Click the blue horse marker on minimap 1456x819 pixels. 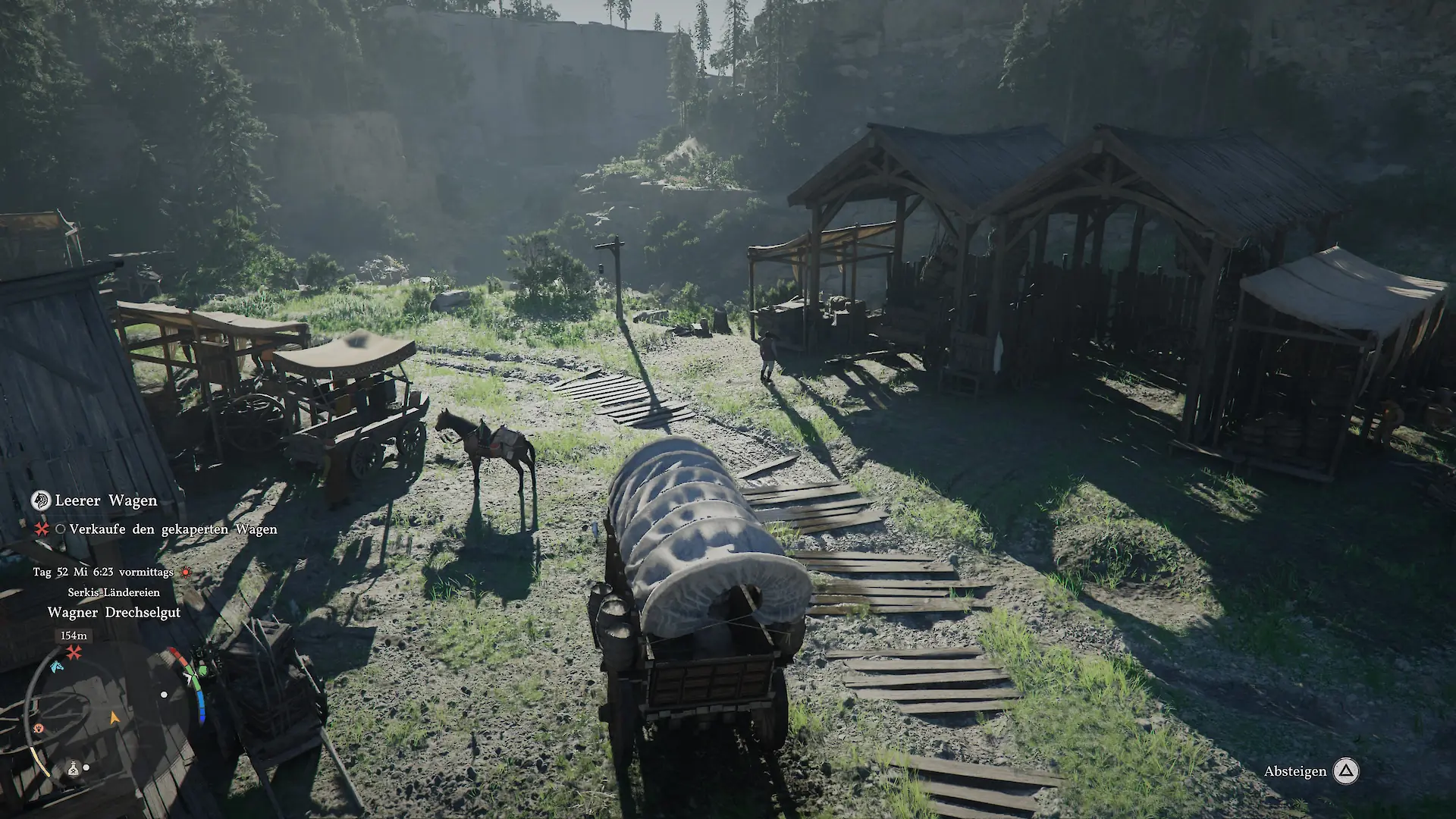56,667
